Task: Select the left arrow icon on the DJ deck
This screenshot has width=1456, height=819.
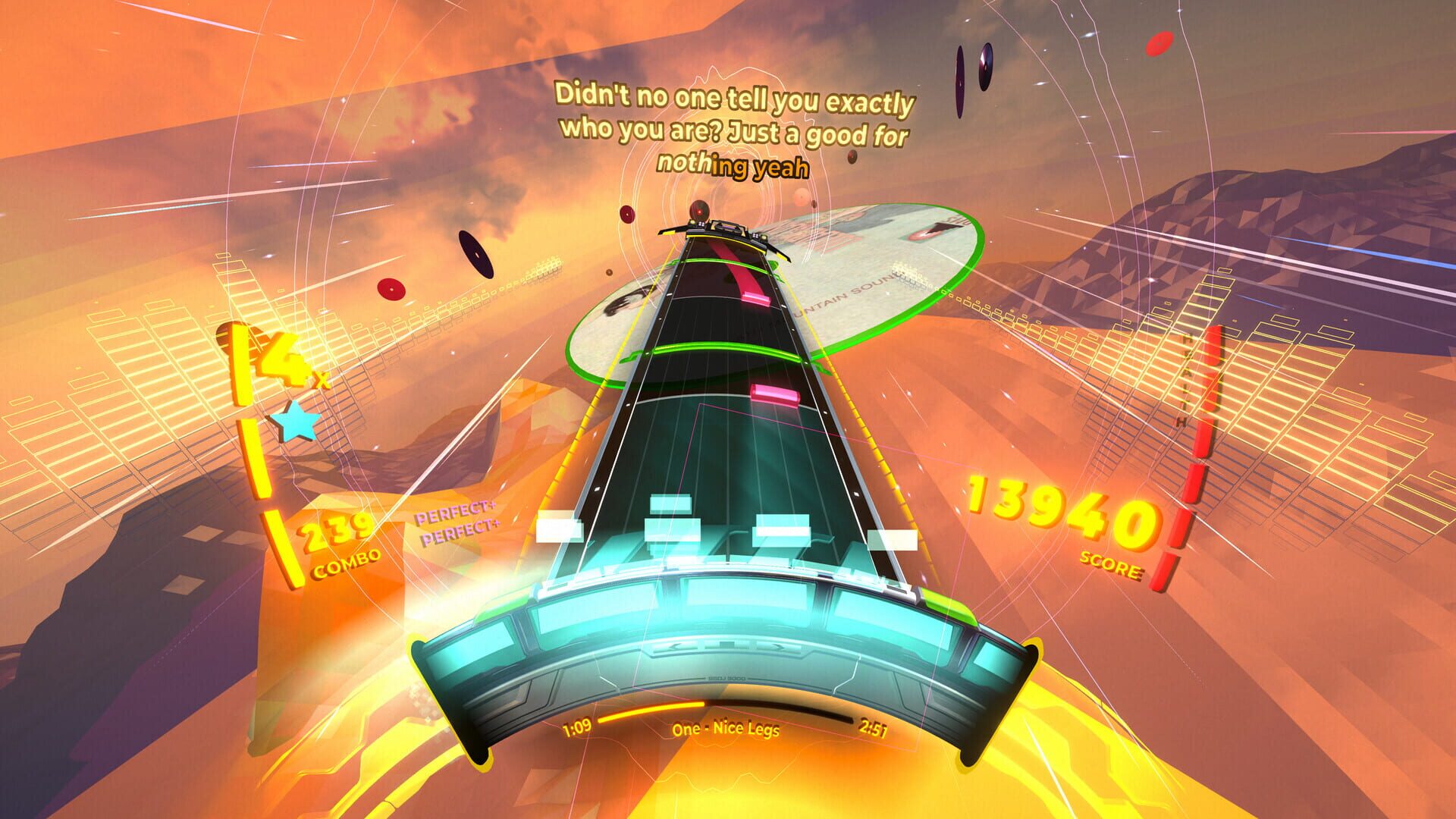Action: (673, 645)
